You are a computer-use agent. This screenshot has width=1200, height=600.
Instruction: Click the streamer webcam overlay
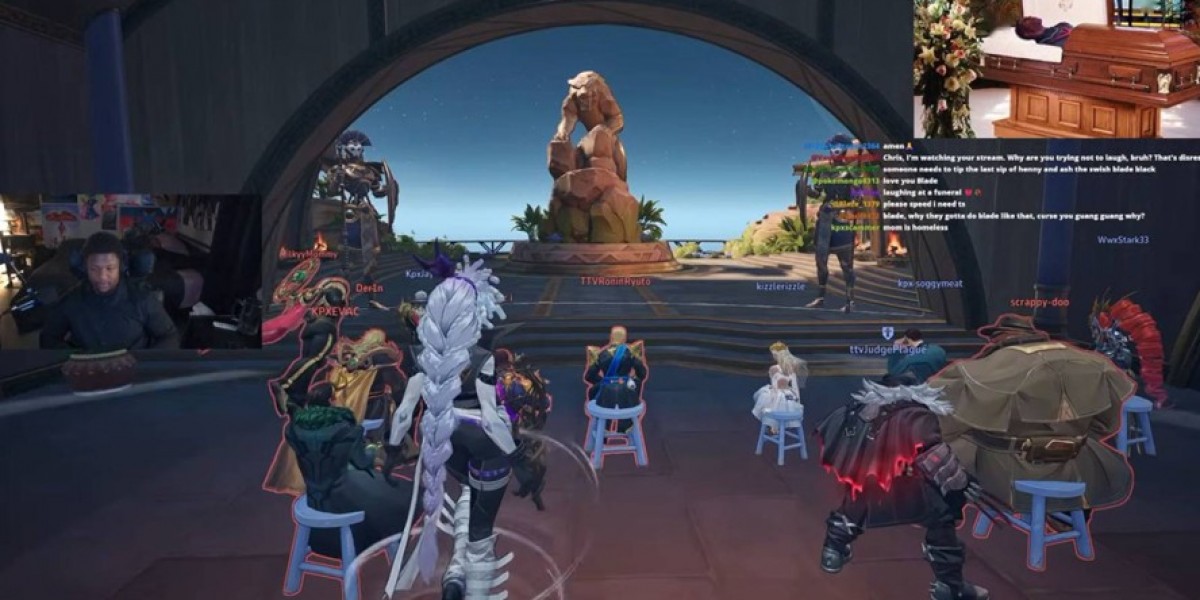[x=130, y=272]
